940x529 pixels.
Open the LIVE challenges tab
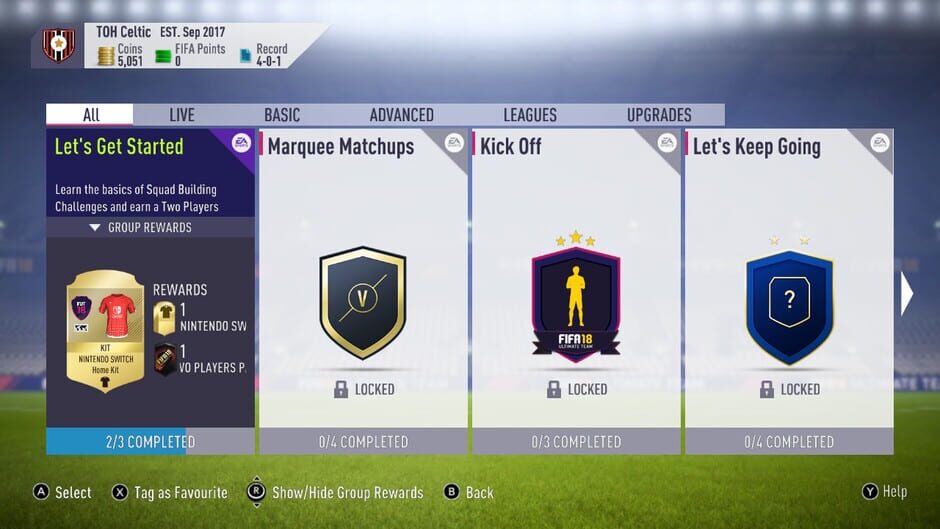click(x=182, y=115)
